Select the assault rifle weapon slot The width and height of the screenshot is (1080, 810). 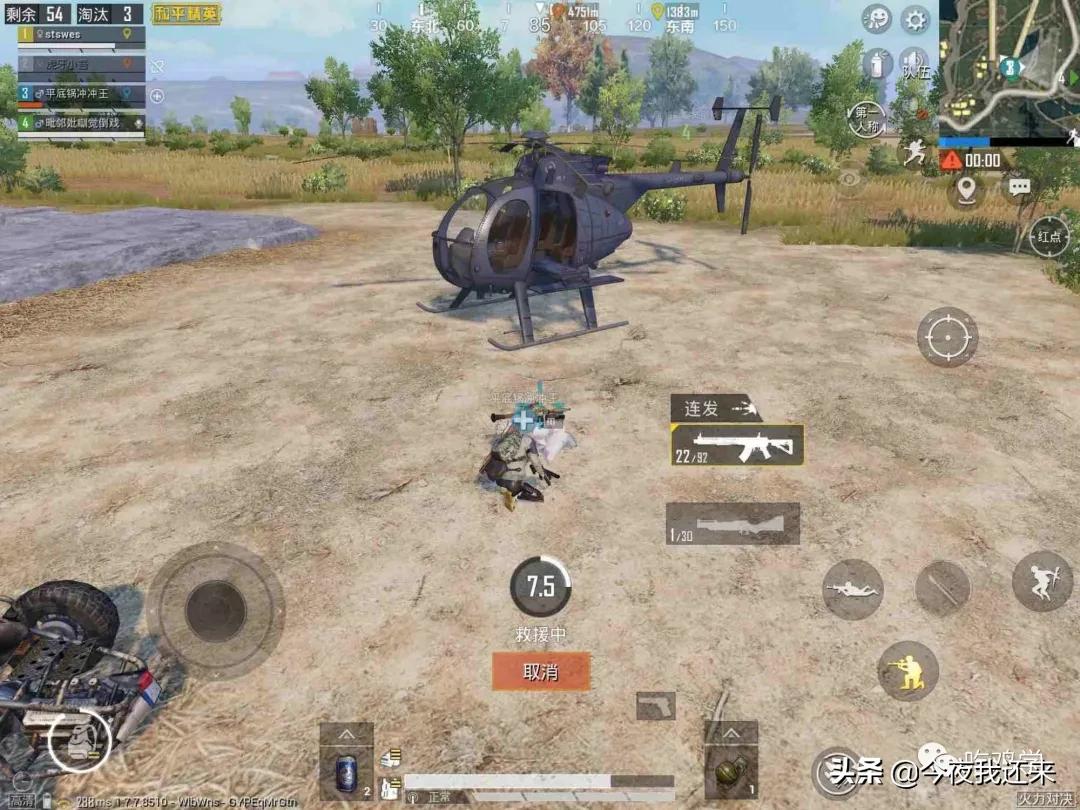click(737, 445)
